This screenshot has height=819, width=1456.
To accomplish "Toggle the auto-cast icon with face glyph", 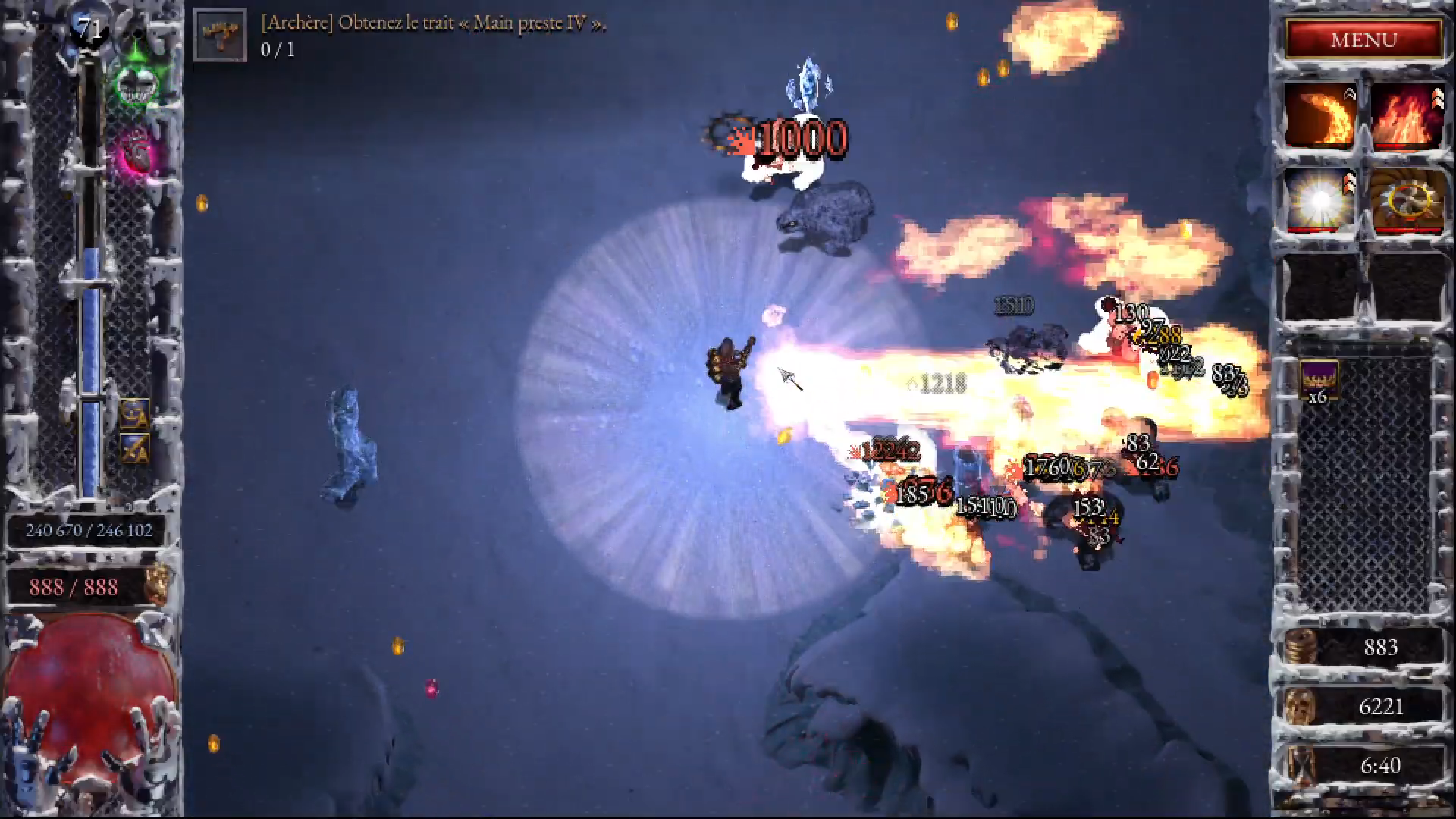I will [x=135, y=413].
